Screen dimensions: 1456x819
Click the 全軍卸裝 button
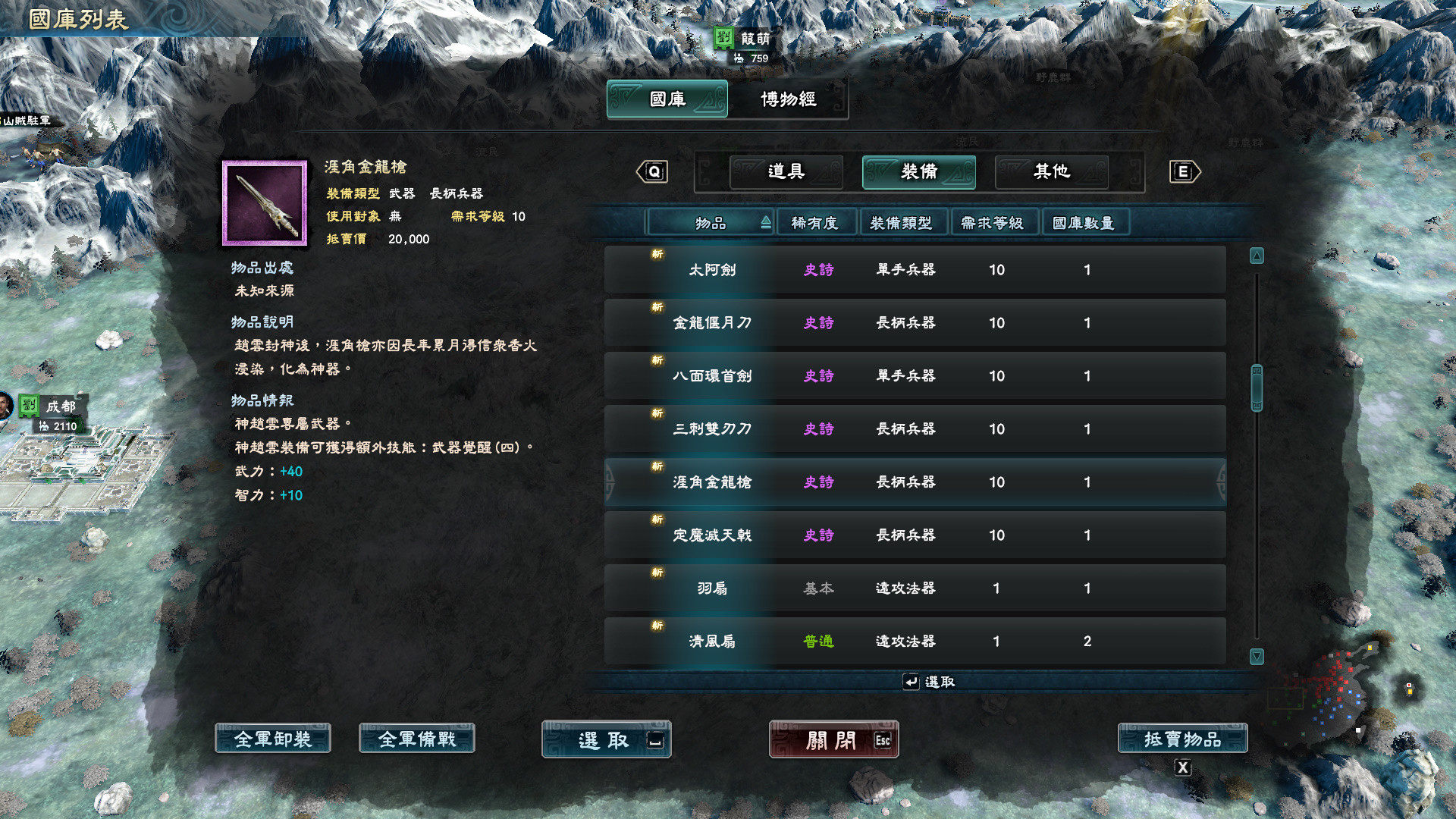pyautogui.click(x=273, y=738)
